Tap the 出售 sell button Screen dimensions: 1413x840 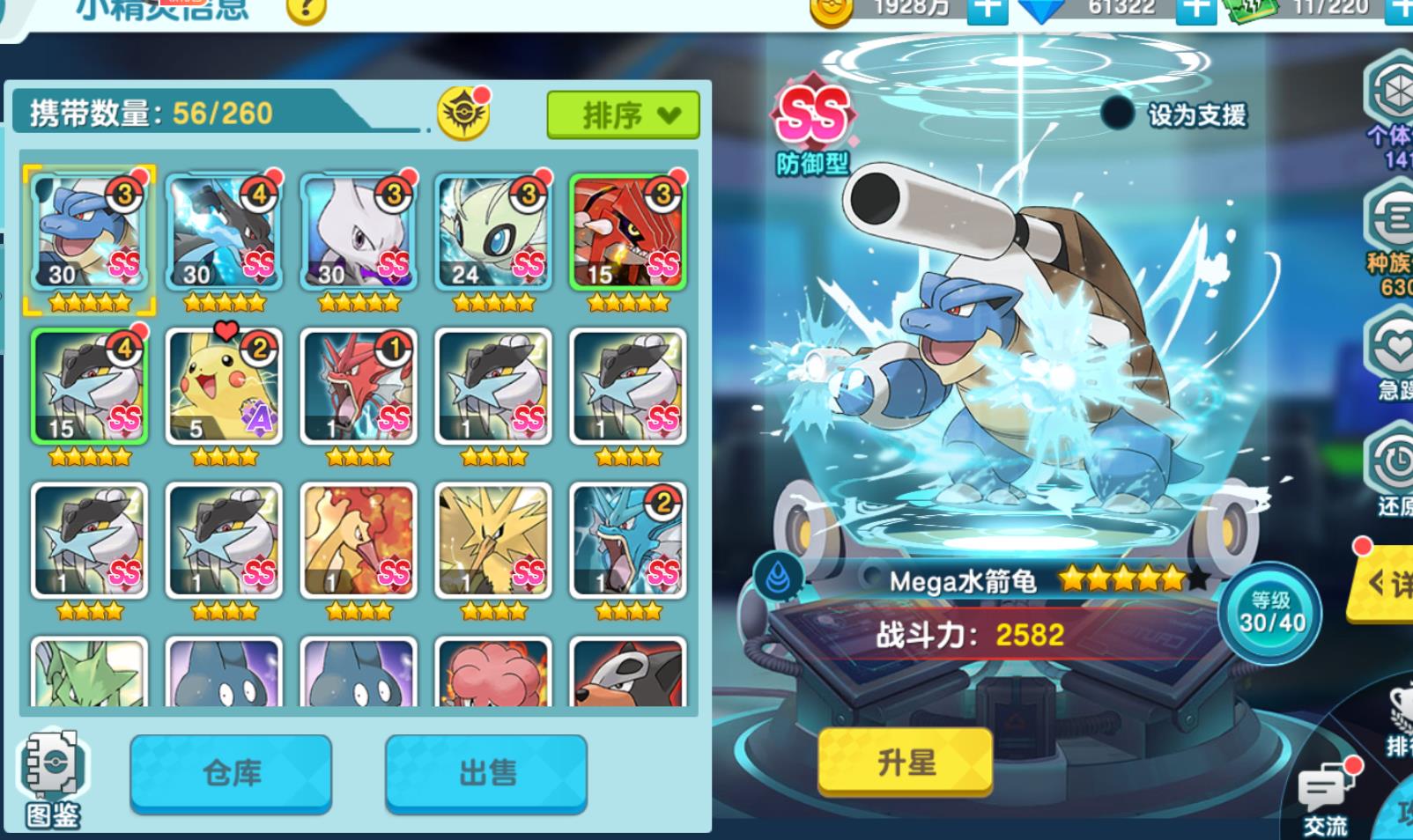tap(485, 772)
